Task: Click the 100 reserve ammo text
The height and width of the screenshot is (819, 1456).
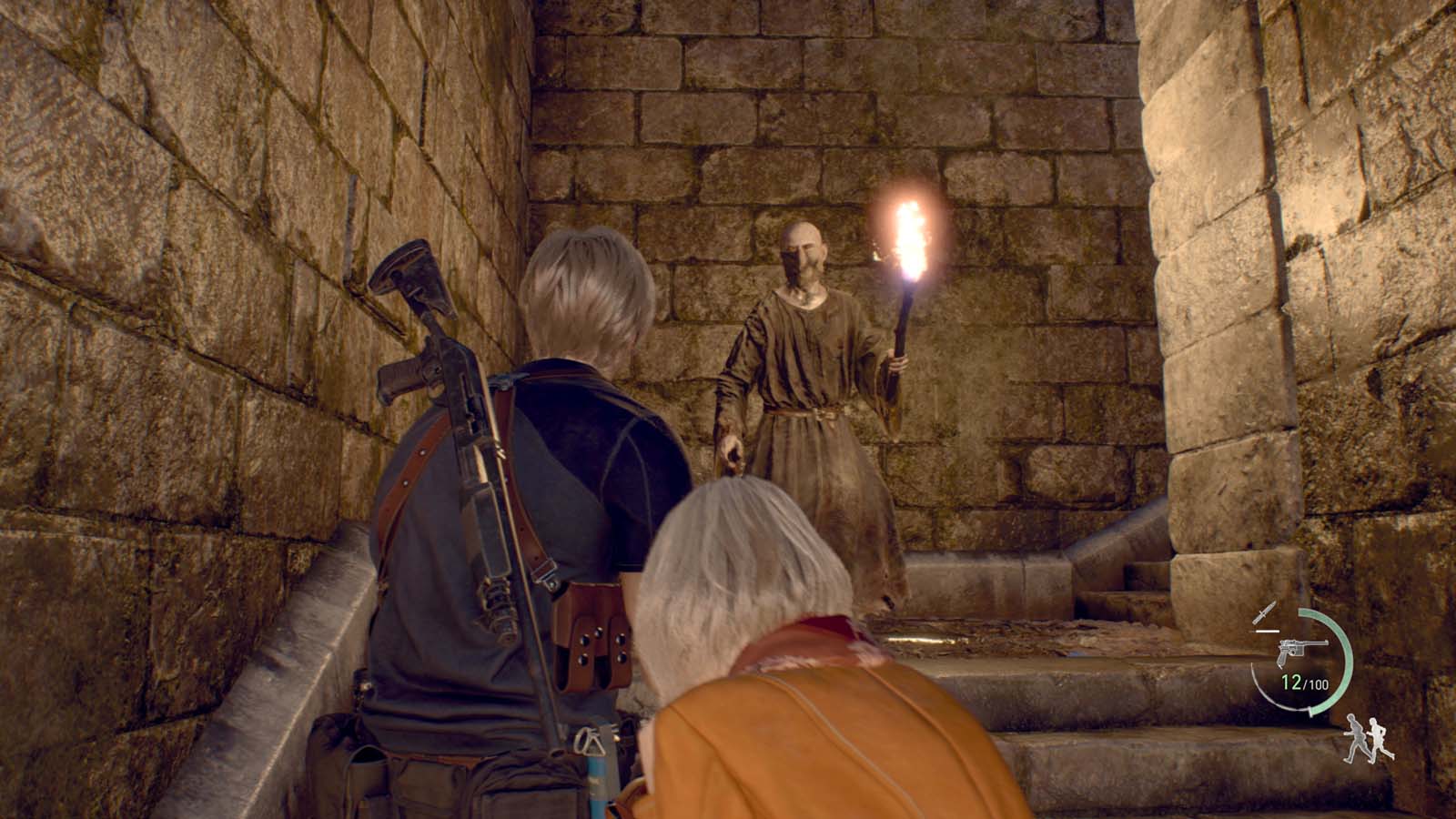Action: [x=1318, y=684]
